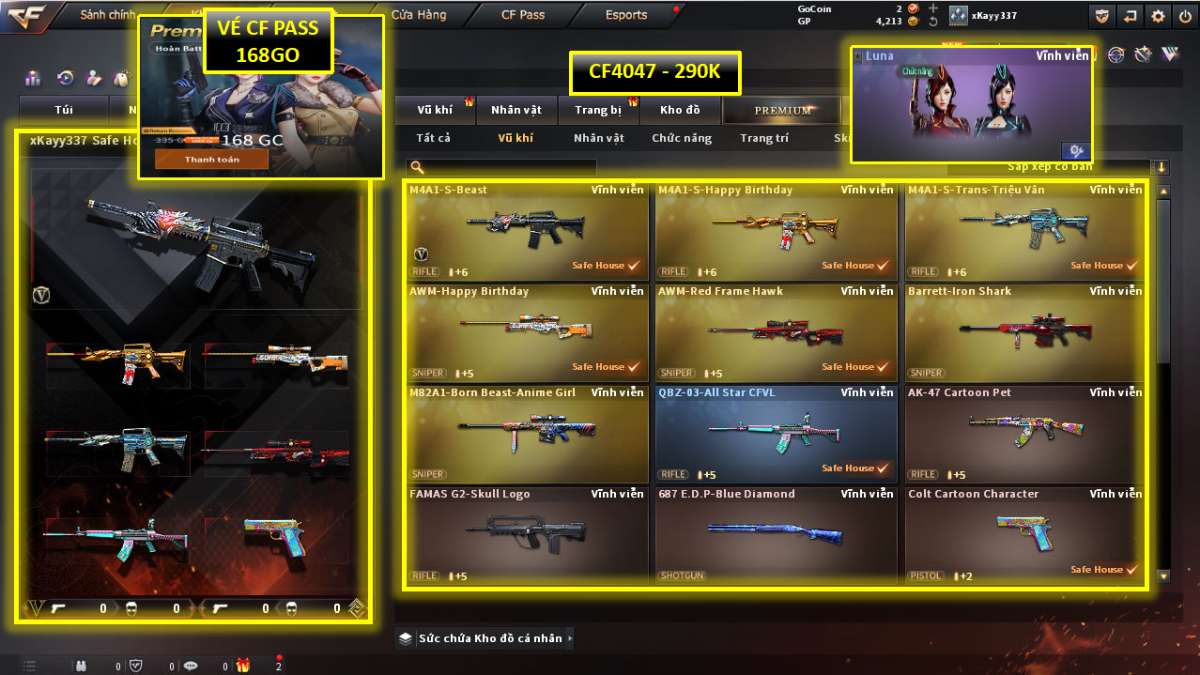Pick the AWM-Red Frame Hawk sniper
Screen dimensions: 1200x675
[776, 332]
